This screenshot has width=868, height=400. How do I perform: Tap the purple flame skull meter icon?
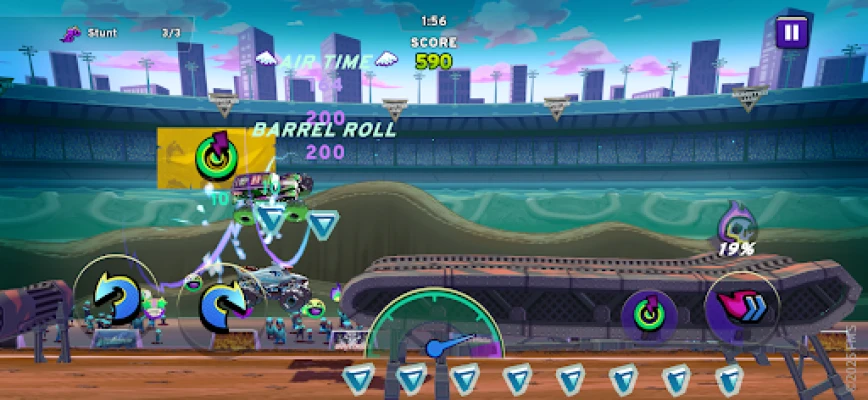tap(735, 223)
